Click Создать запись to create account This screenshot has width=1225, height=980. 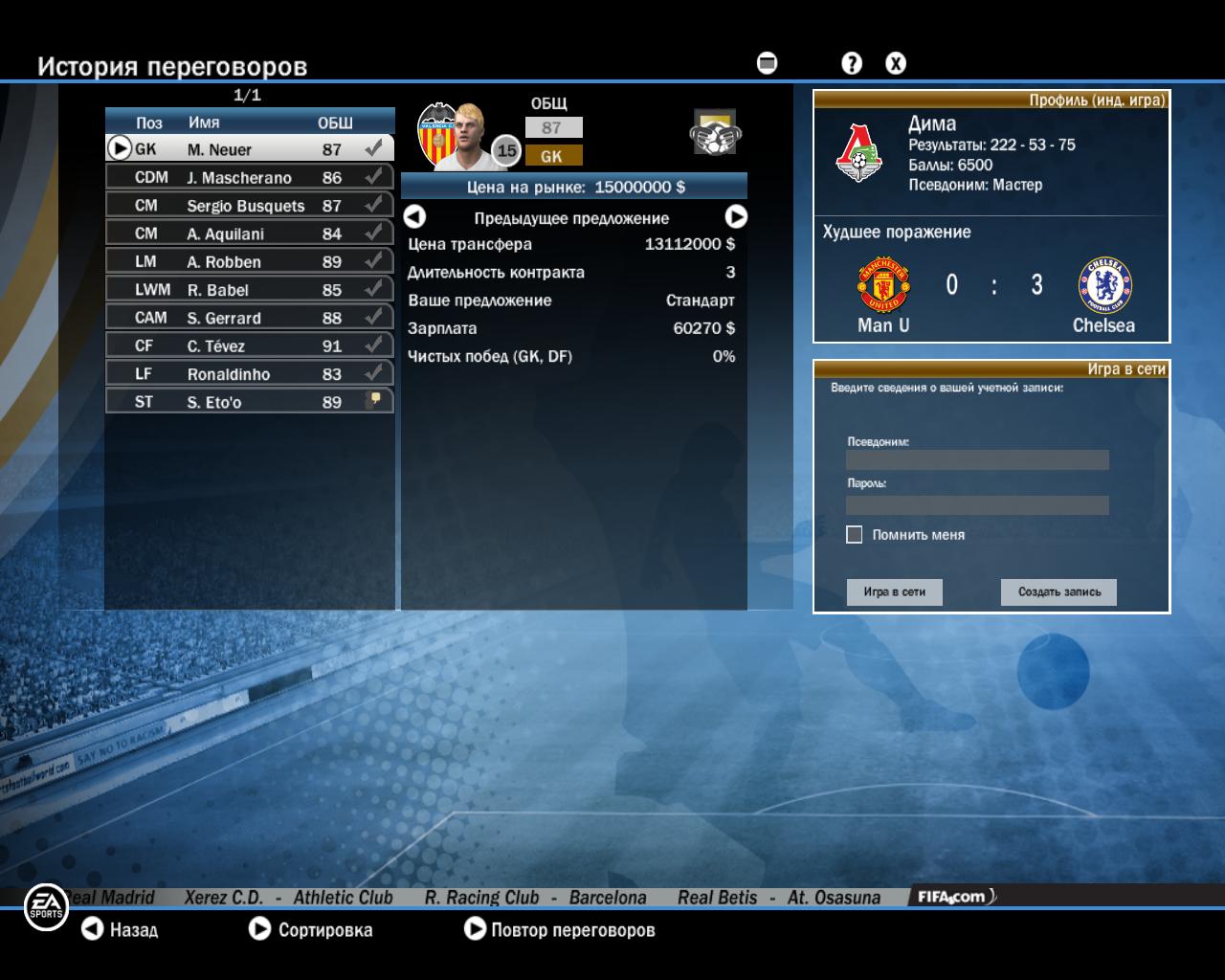(x=1058, y=591)
